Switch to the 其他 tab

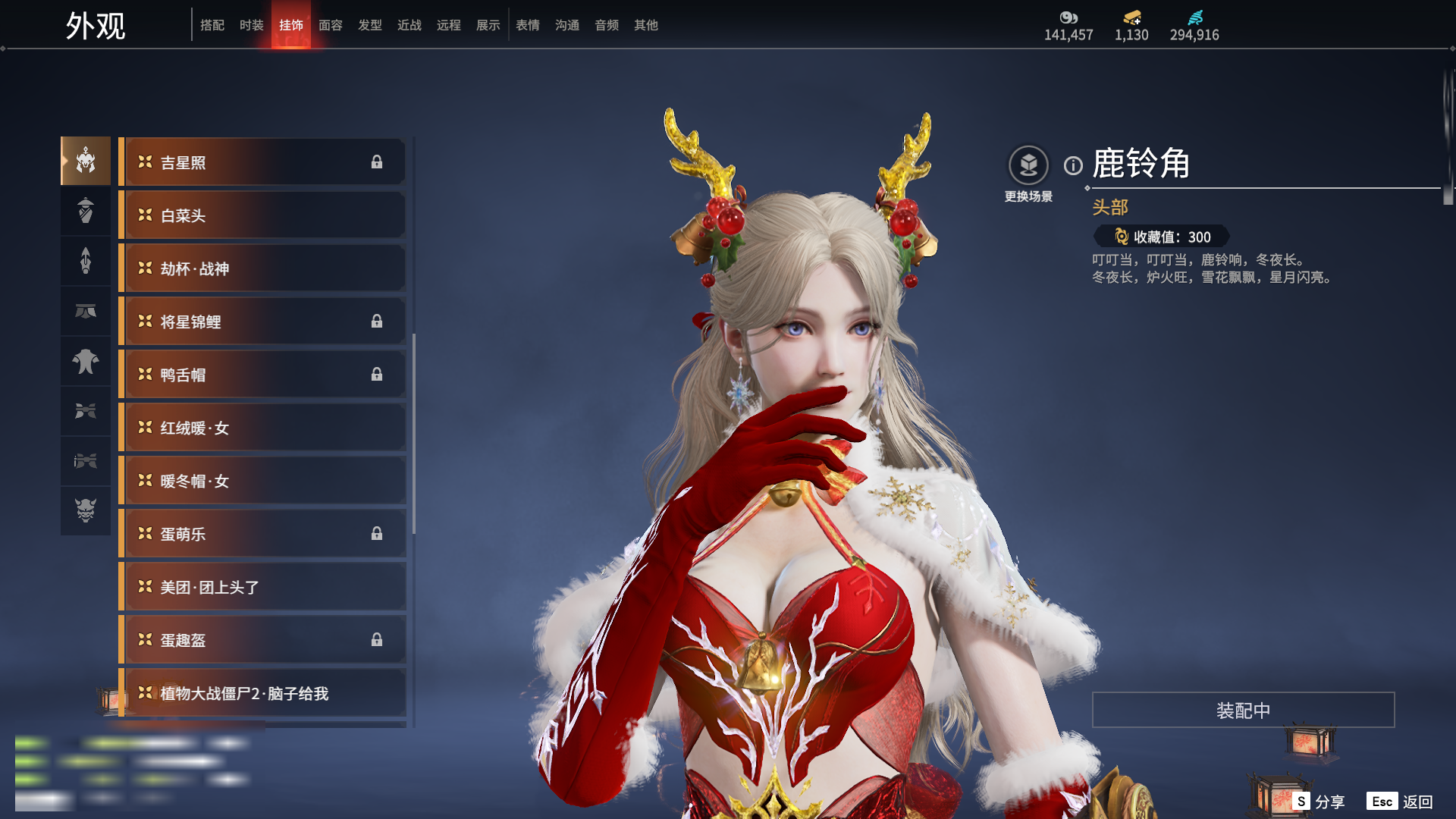[645, 25]
